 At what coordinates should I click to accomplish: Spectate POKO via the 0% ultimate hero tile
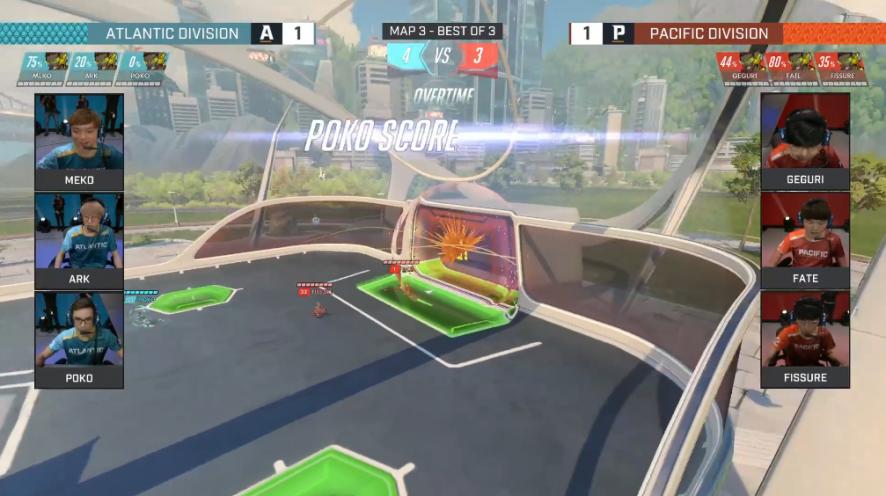pos(139,66)
